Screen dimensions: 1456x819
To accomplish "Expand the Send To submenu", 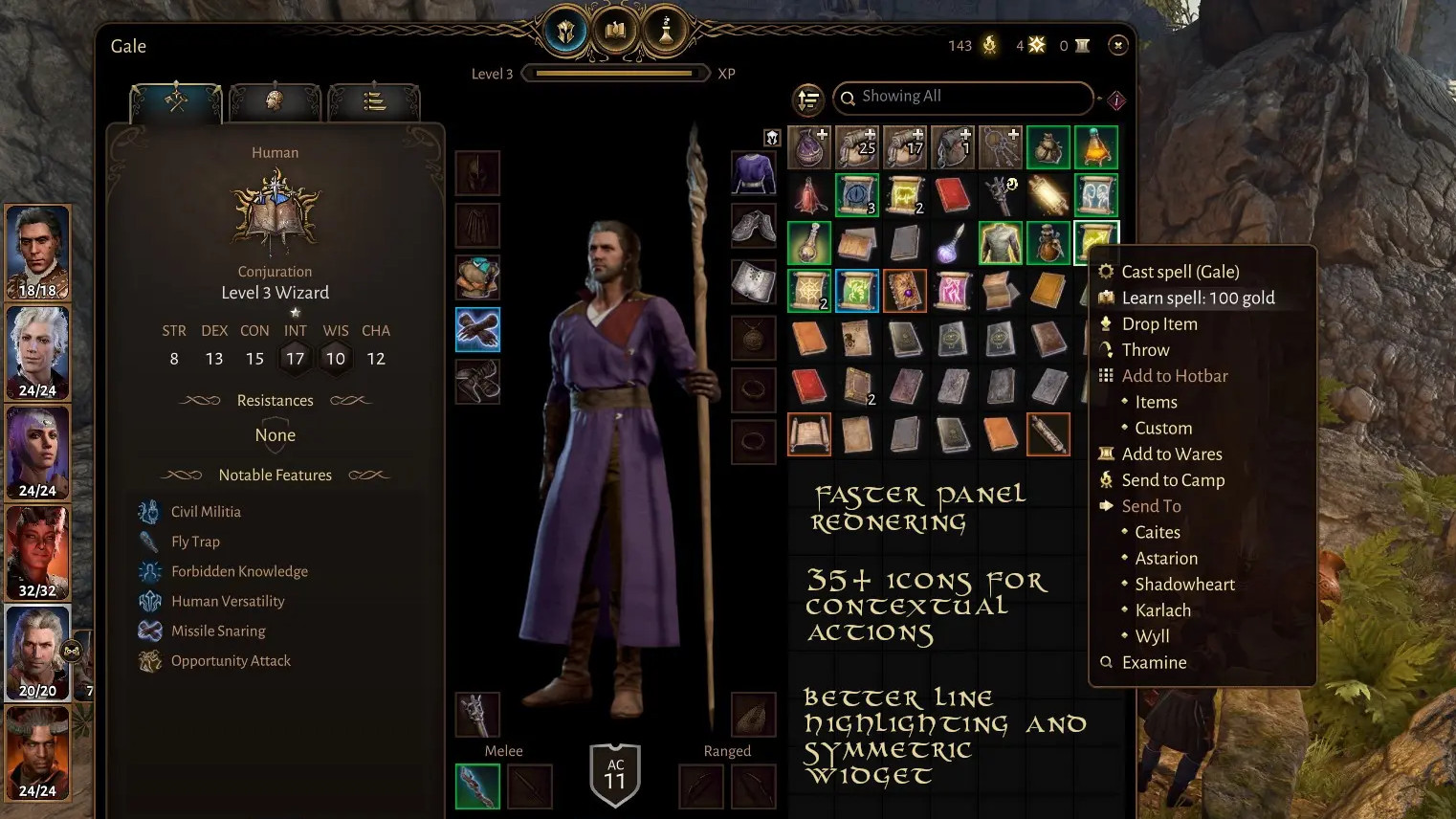I will [x=1150, y=506].
